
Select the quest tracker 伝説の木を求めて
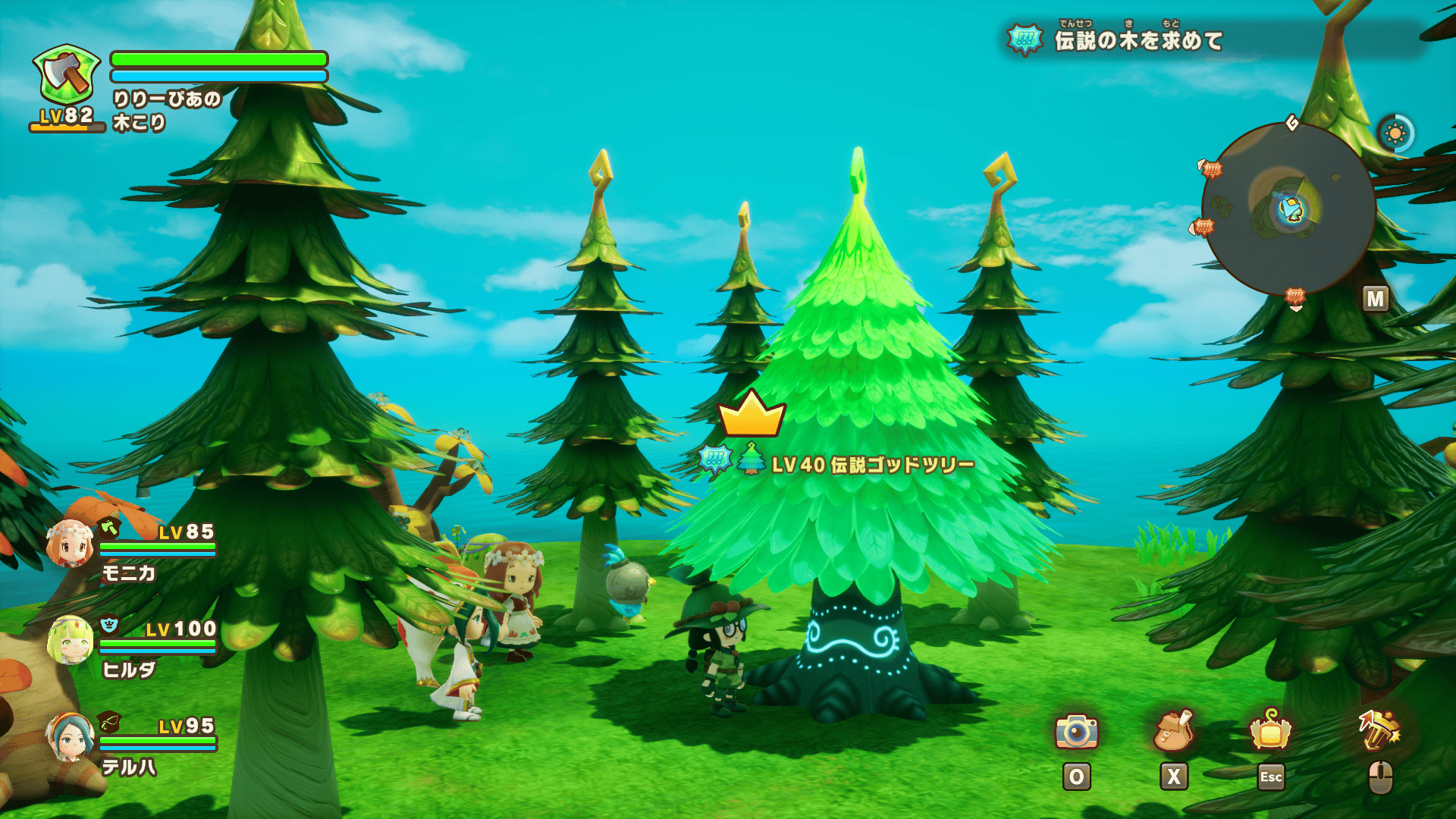(1137, 40)
